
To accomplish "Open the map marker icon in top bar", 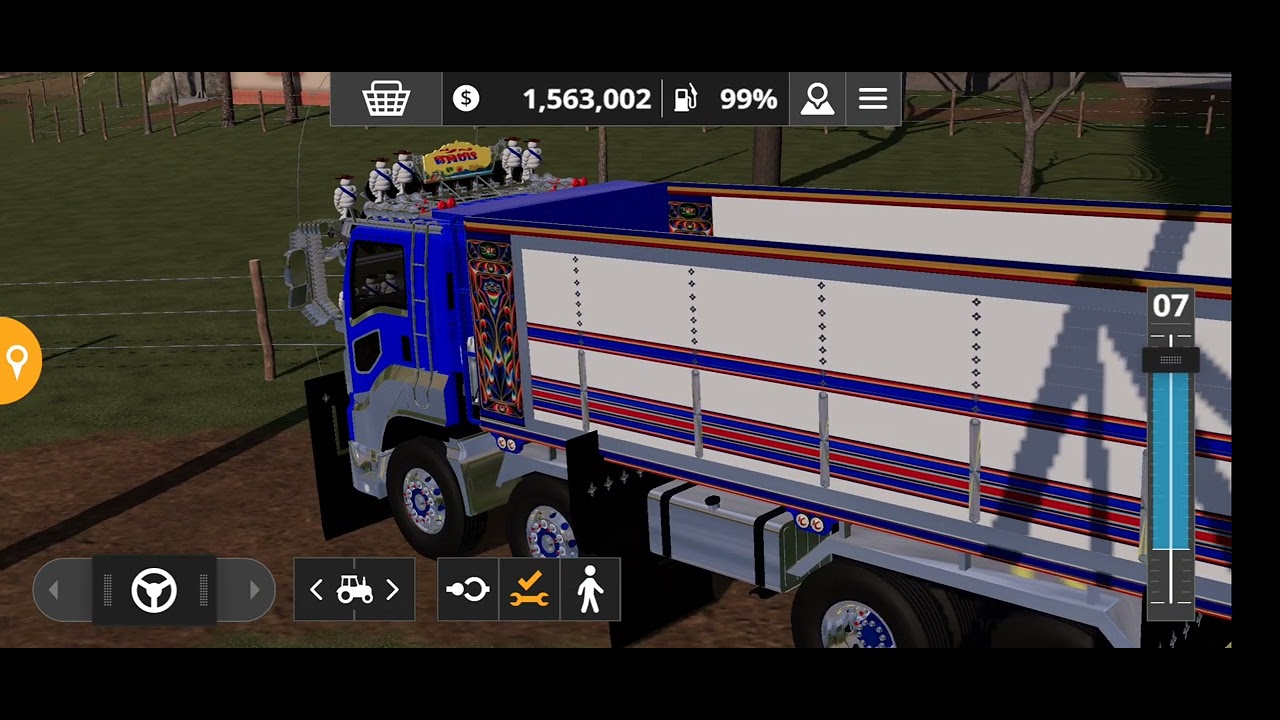I will (x=817, y=99).
